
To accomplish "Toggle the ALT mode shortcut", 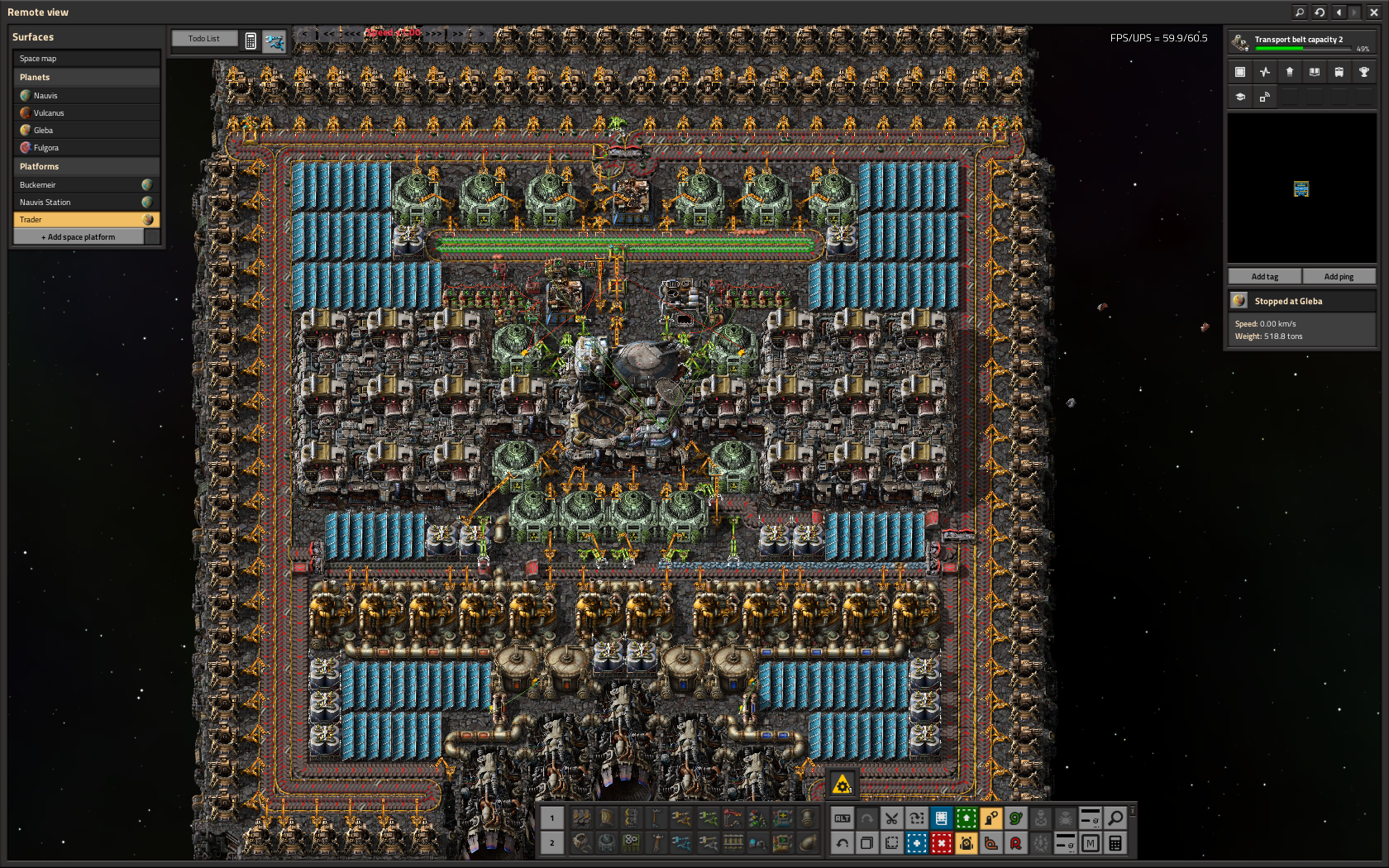I will point(842,818).
